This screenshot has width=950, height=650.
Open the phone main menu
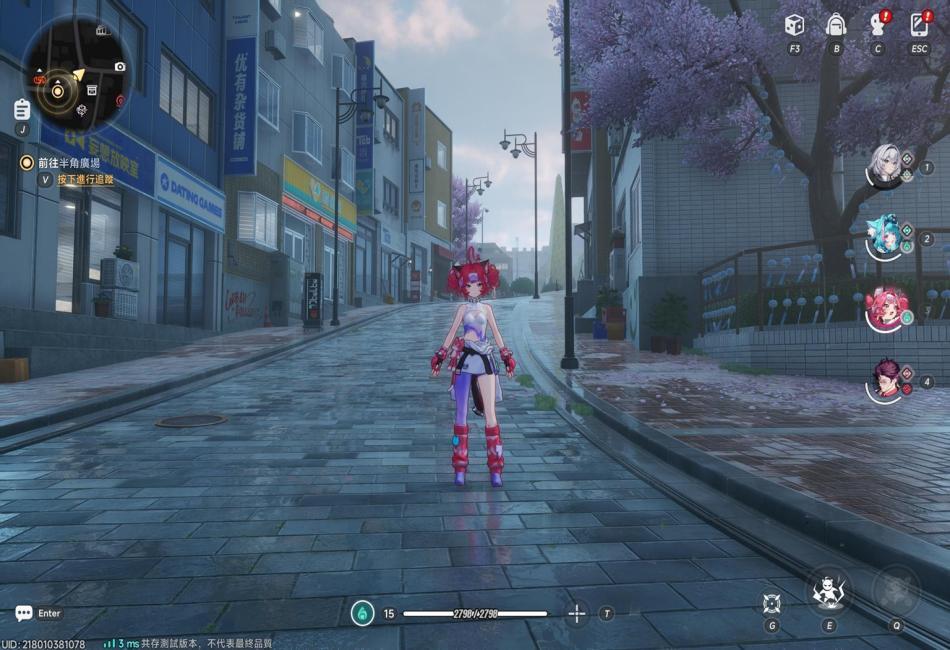[919, 25]
